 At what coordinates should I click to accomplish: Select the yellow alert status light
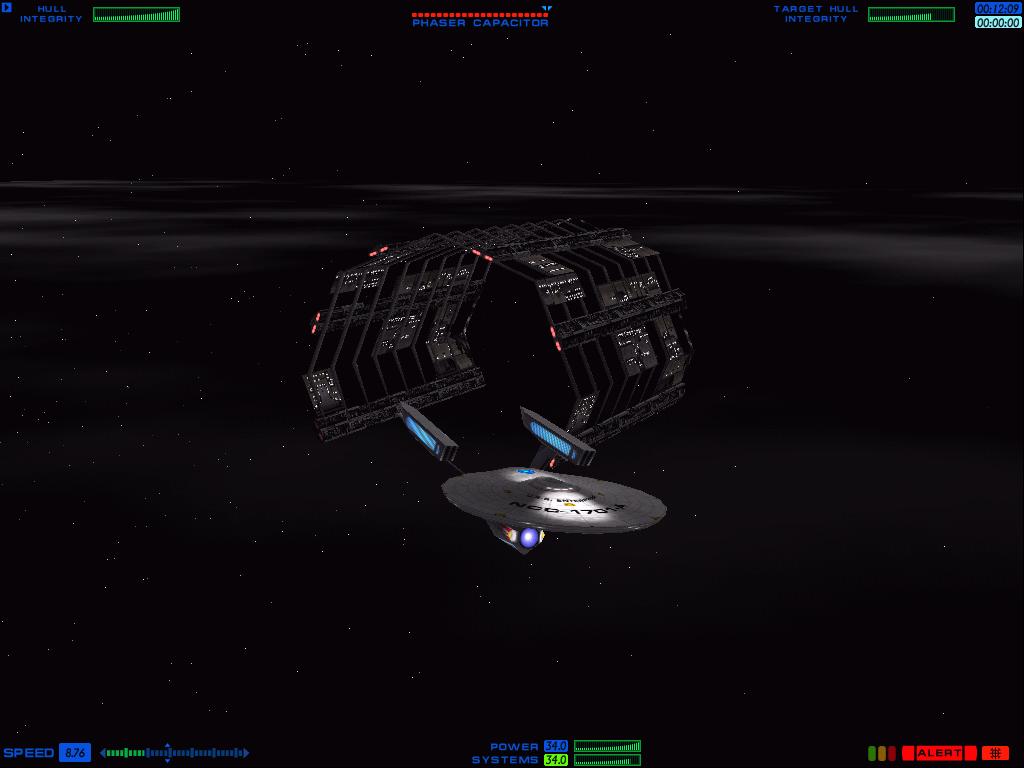(882, 753)
